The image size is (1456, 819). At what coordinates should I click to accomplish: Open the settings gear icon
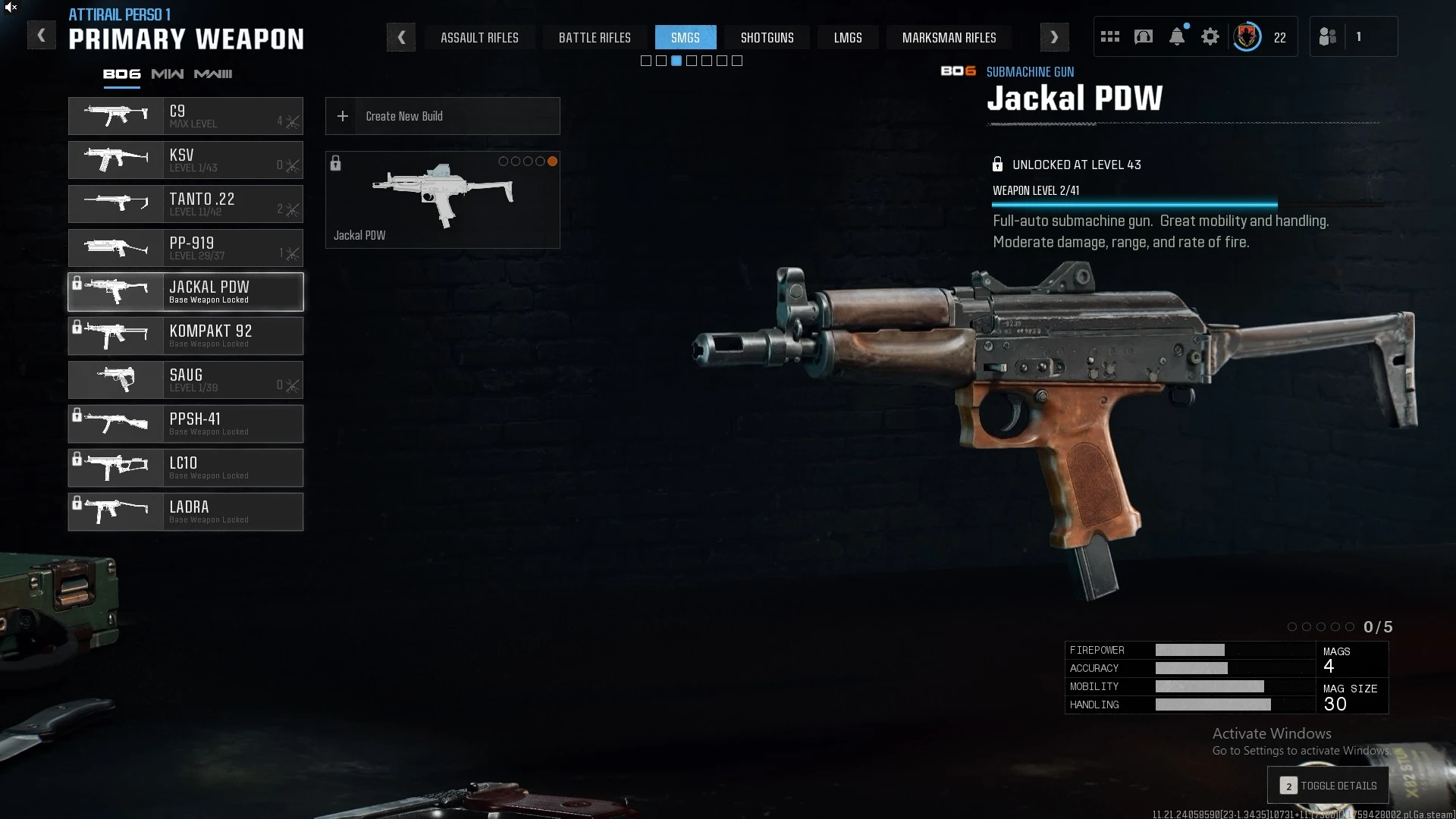tap(1210, 37)
